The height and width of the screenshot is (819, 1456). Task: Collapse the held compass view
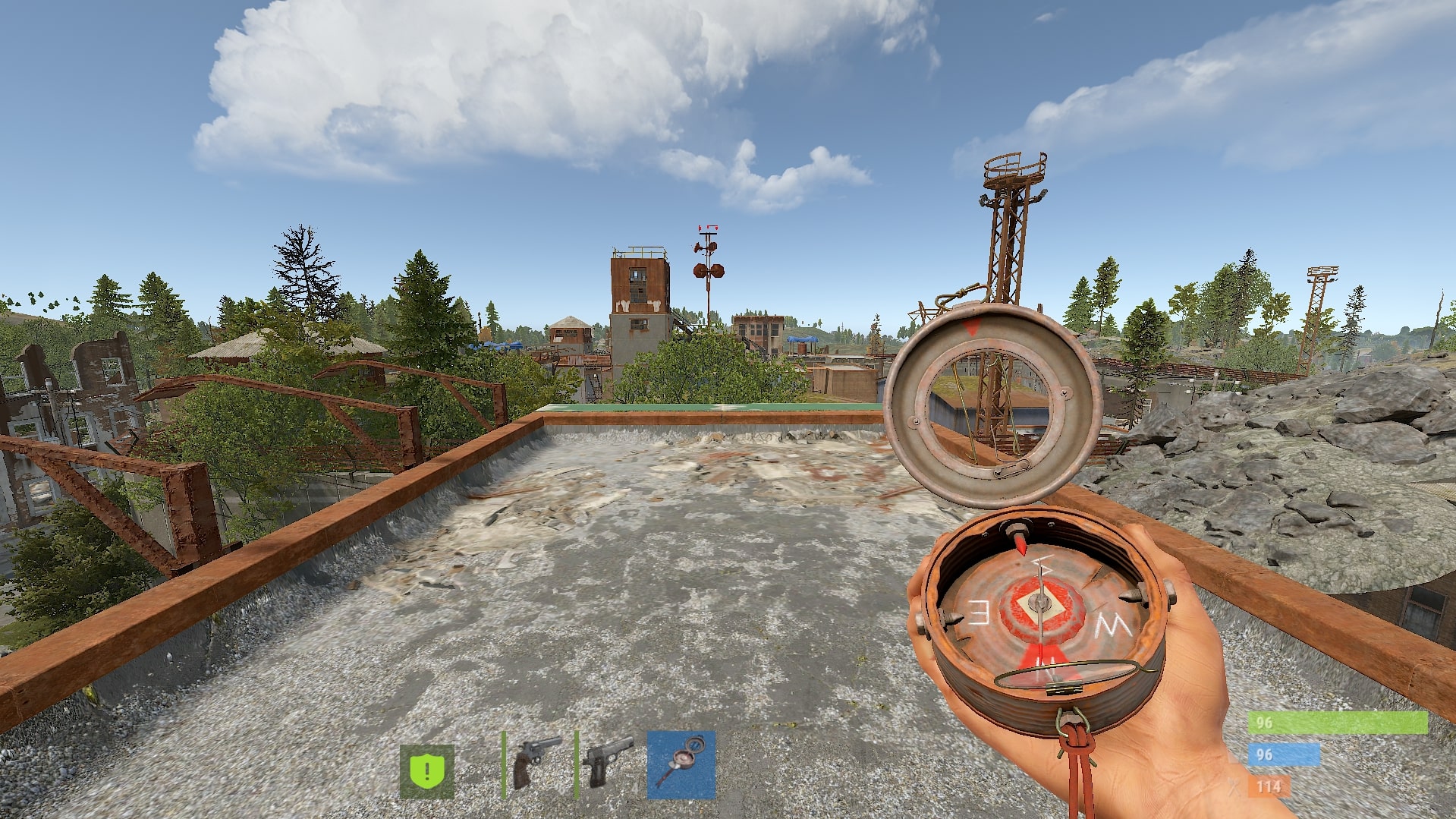pos(1039,615)
